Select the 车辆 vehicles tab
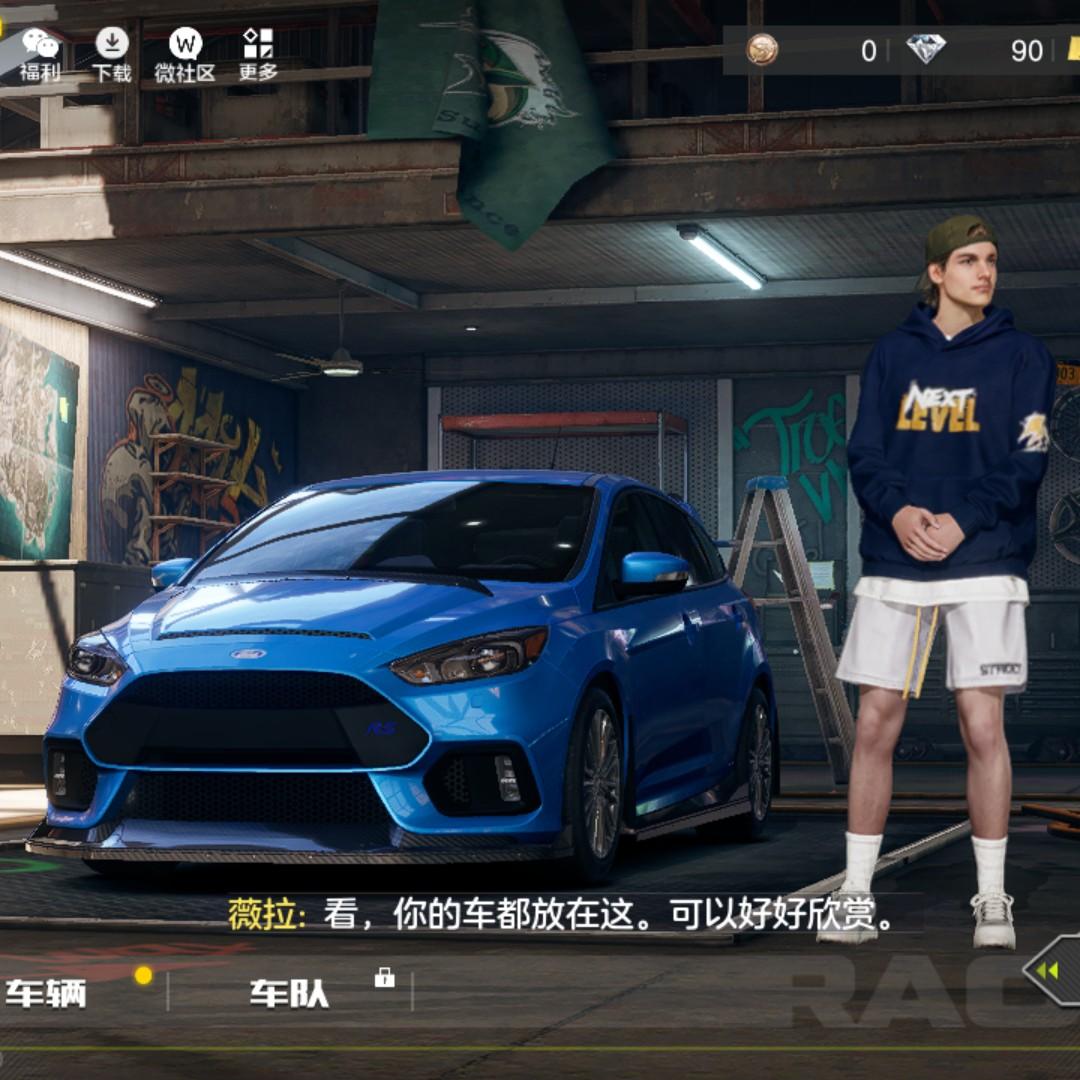The height and width of the screenshot is (1080, 1080). pos(47,993)
